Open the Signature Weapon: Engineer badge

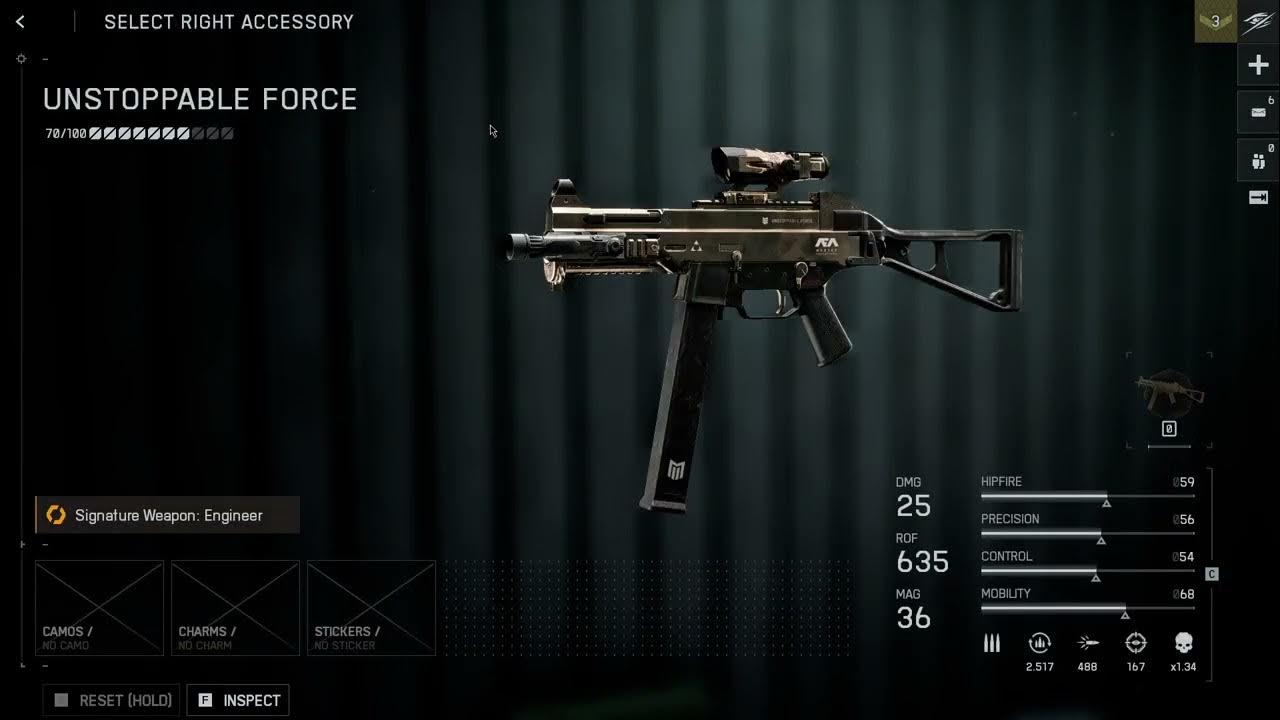point(166,515)
